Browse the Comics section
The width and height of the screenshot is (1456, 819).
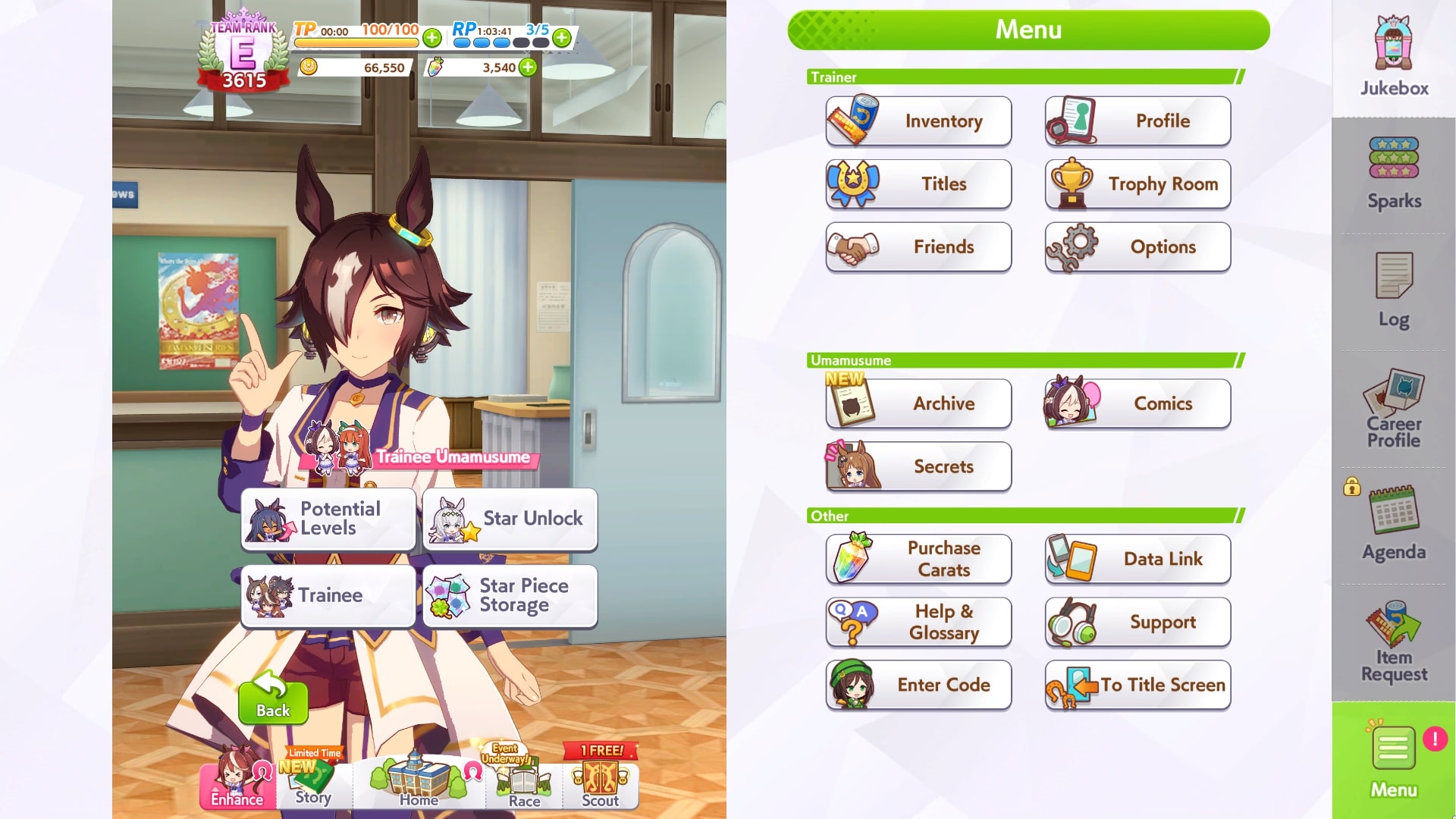[1137, 403]
